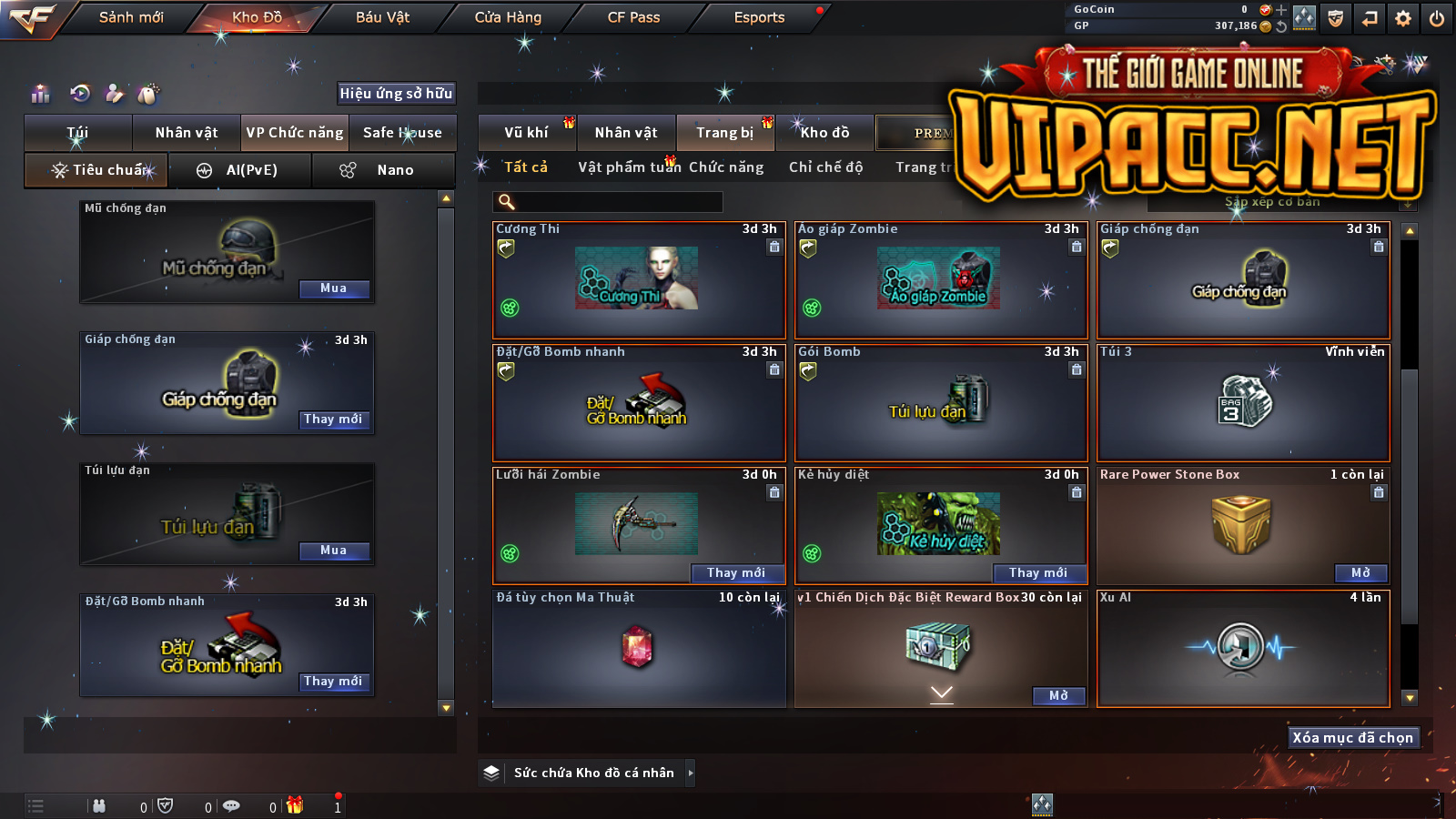
Task: Select the Cương Thi item card
Action: pos(639,280)
